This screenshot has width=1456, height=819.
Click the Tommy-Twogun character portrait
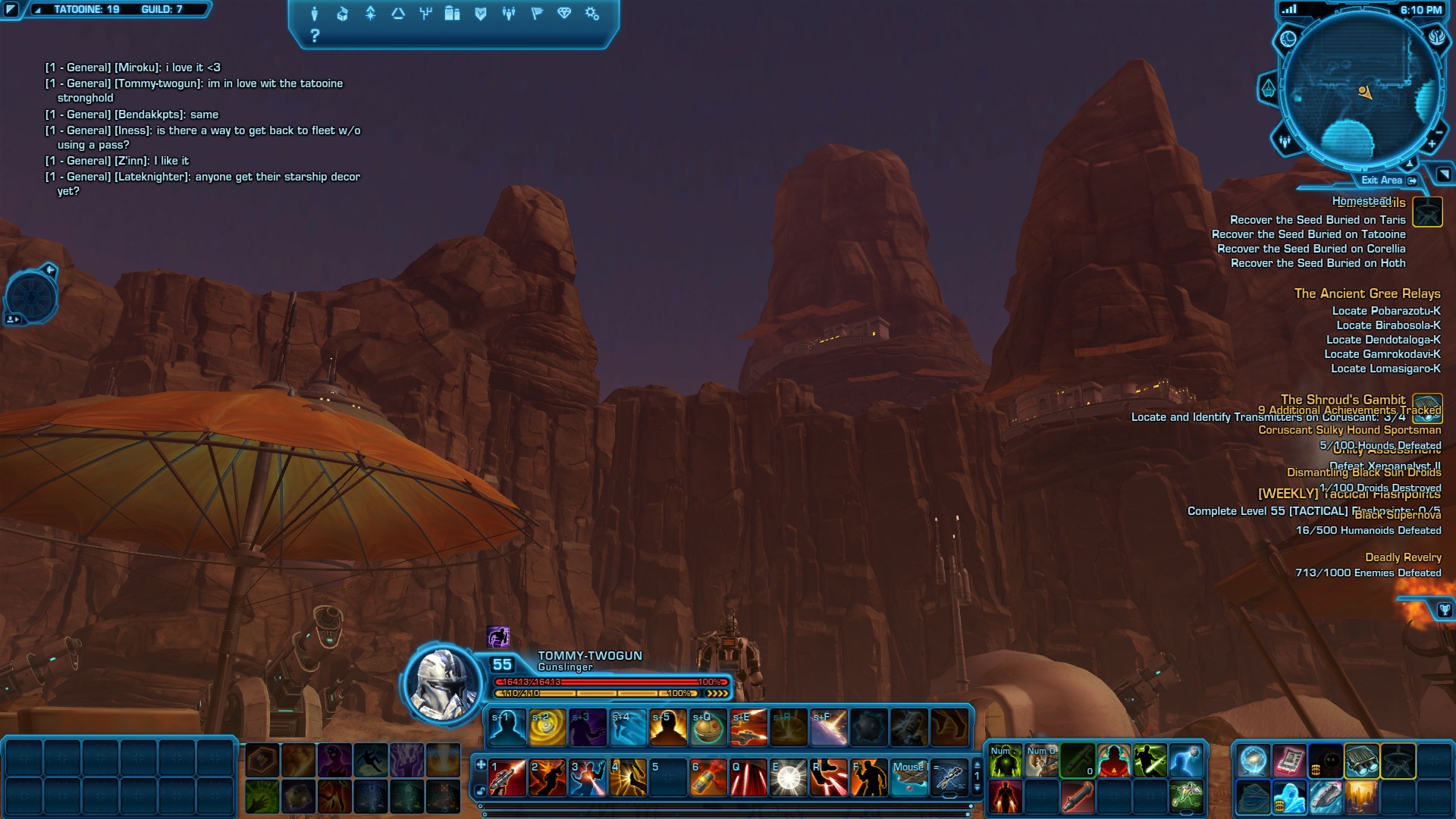tap(441, 684)
